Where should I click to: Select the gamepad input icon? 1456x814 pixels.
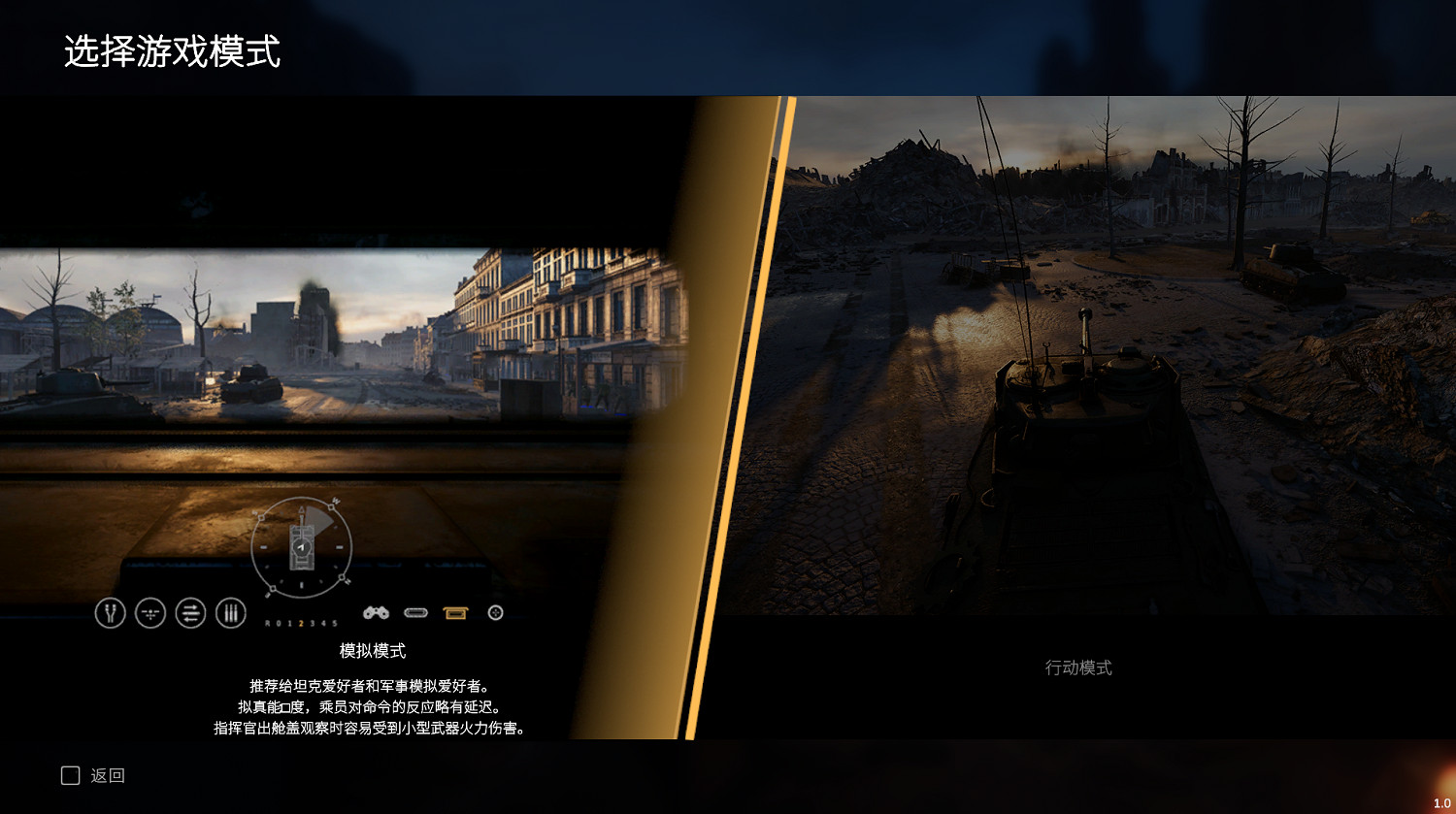pyautogui.click(x=376, y=612)
